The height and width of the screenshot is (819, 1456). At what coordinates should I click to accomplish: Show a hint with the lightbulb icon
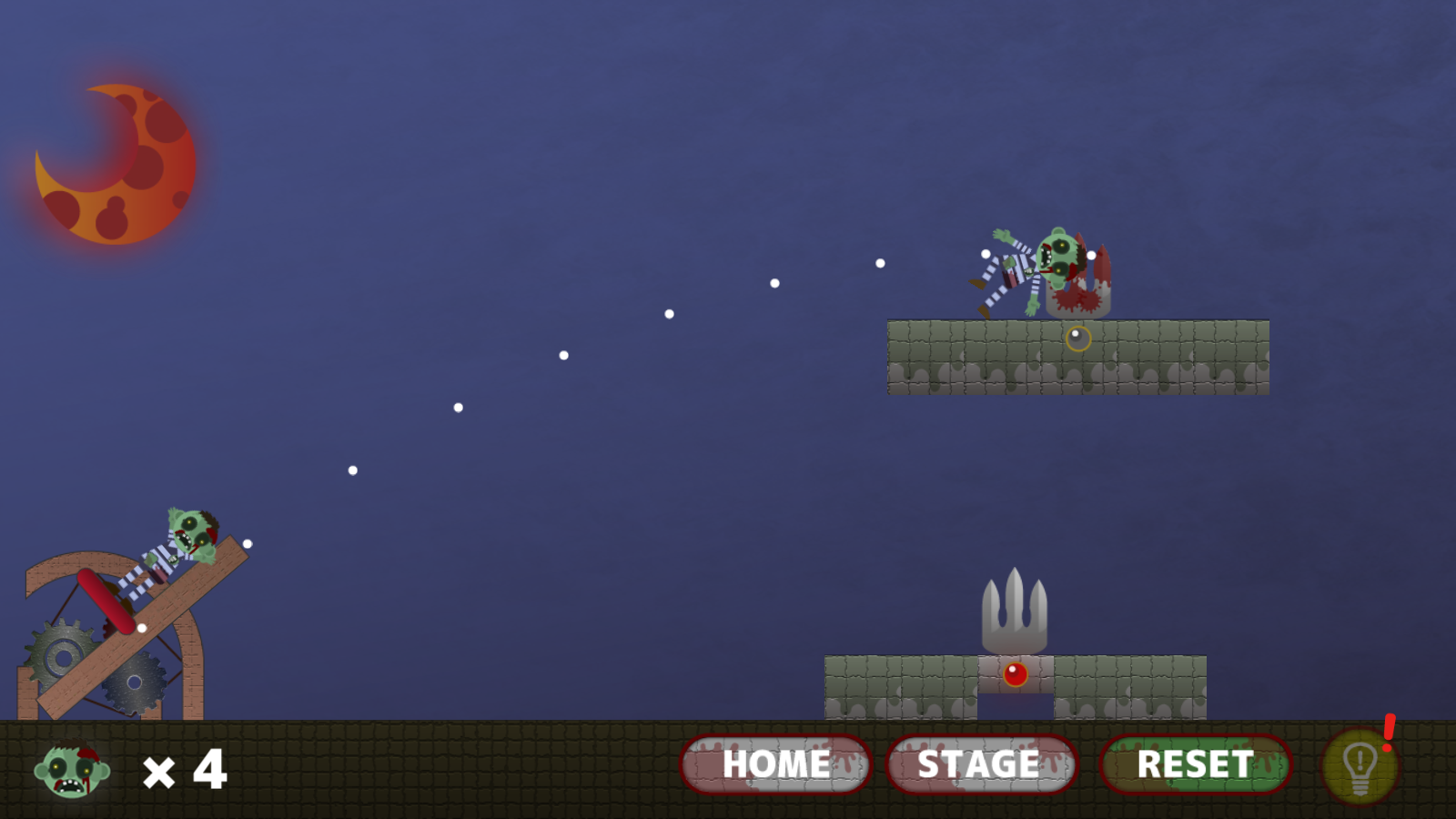[x=1360, y=766]
